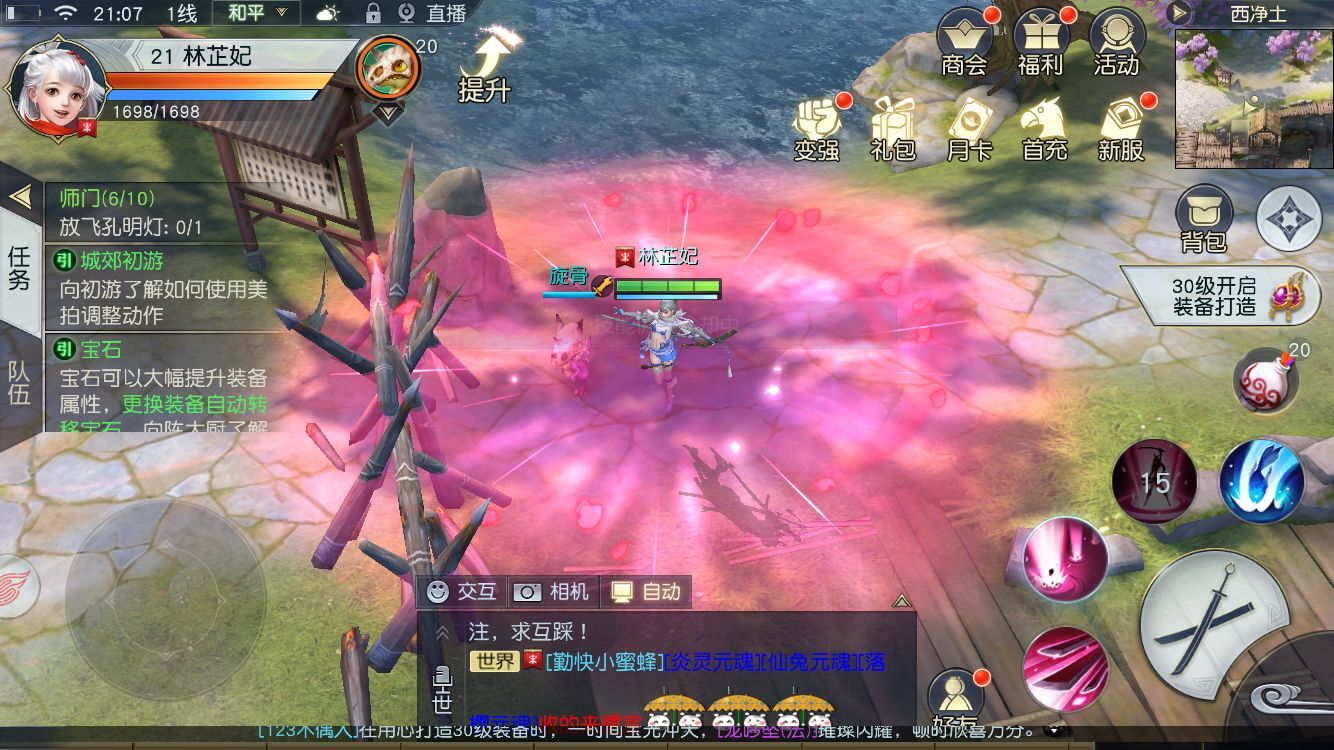Open the 商会 guild shop icon
The image size is (1334, 750).
click(964, 43)
